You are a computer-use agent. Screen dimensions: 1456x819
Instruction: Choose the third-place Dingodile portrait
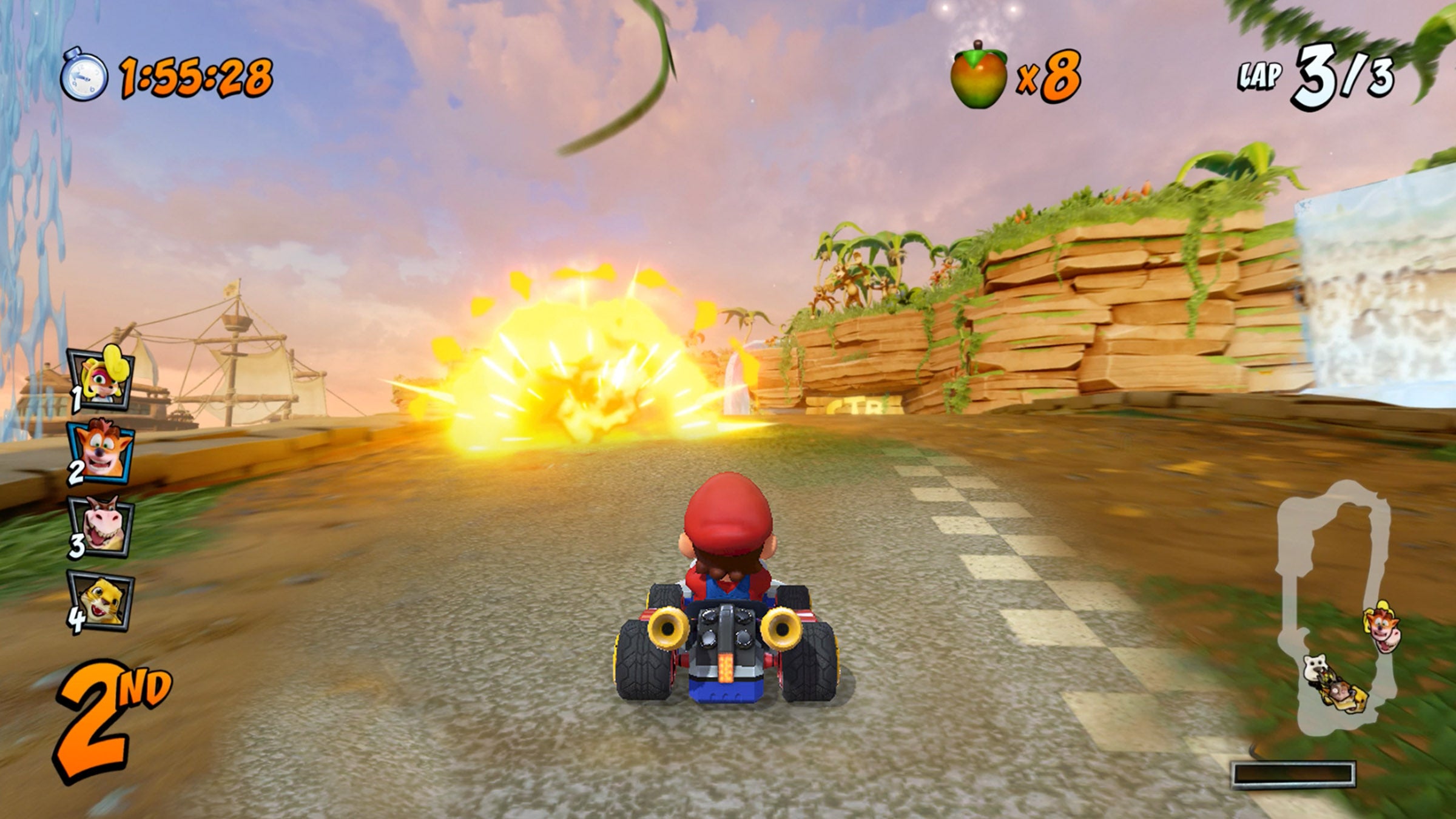101,527
